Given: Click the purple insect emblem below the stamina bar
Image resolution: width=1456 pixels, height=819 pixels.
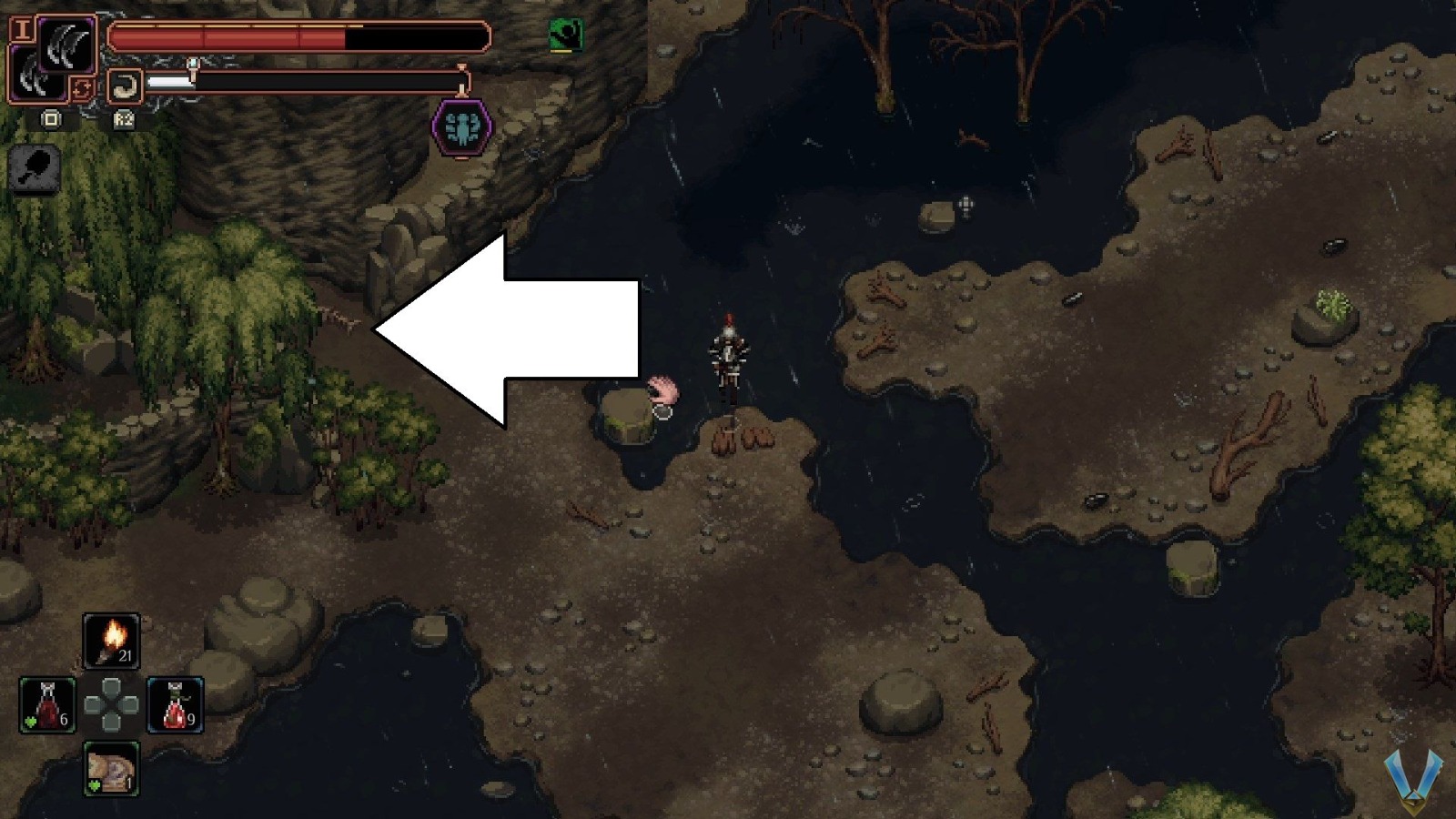Looking at the screenshot, I should click(x=463, y=126).
